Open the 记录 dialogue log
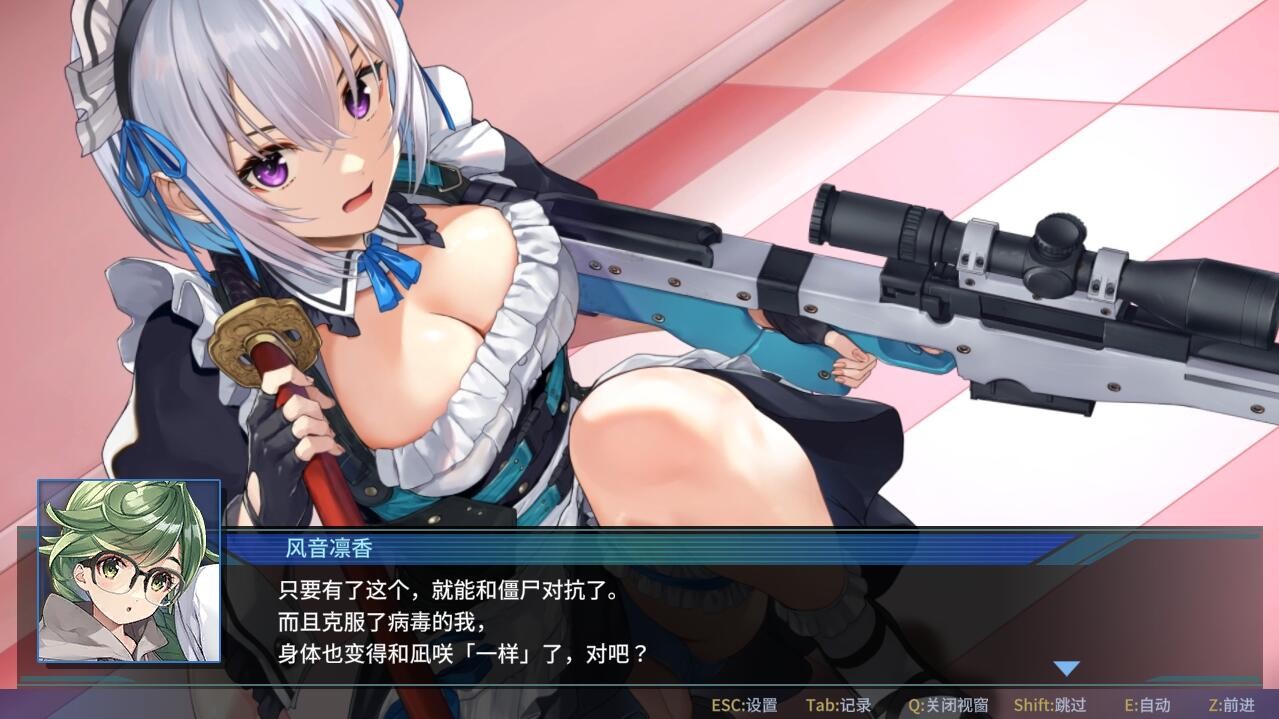Viewport: 1279px width, 719px height. pos(838,705)
